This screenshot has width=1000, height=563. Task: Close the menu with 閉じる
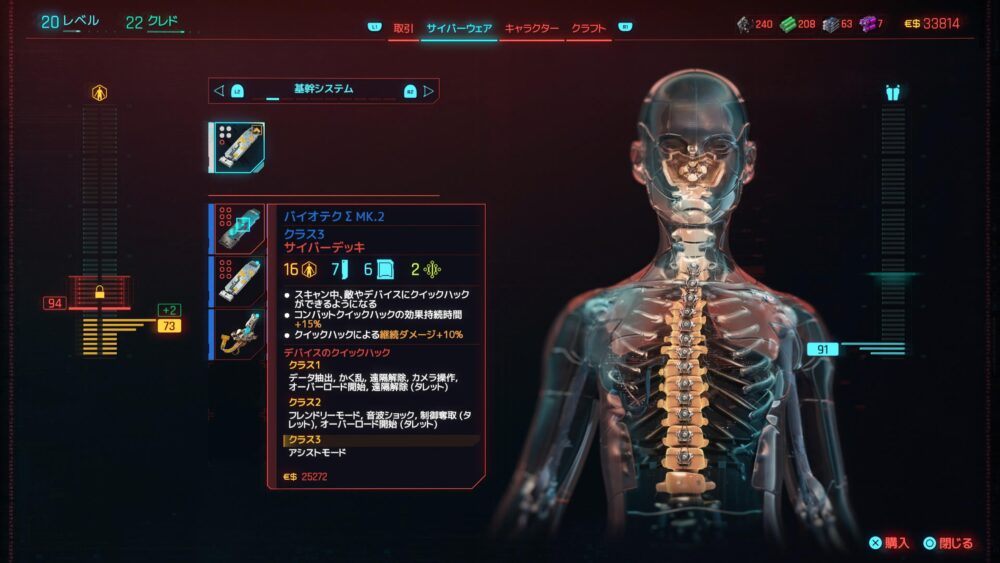[x=948, y=543]
